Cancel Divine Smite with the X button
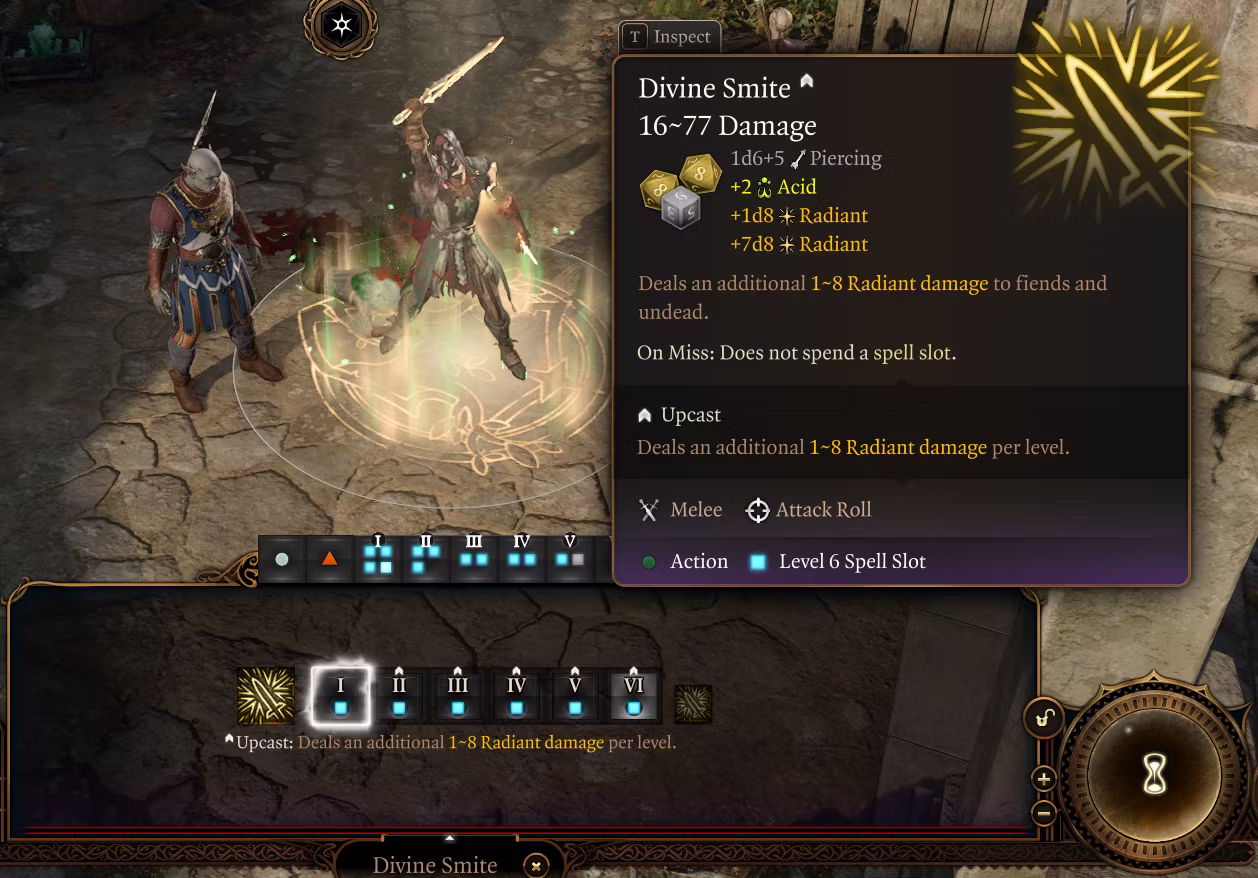 click(x=536, y=866)
